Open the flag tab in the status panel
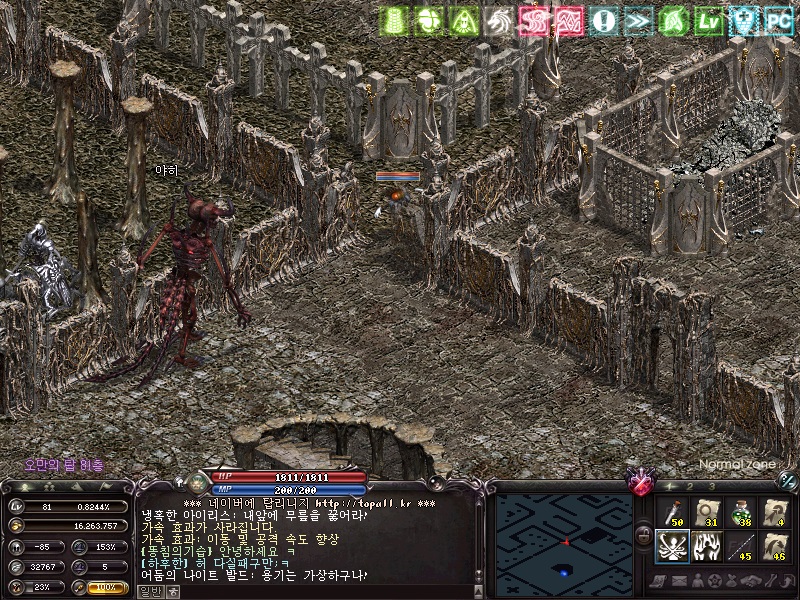800x600 pixels. click(x=107, y=486)
